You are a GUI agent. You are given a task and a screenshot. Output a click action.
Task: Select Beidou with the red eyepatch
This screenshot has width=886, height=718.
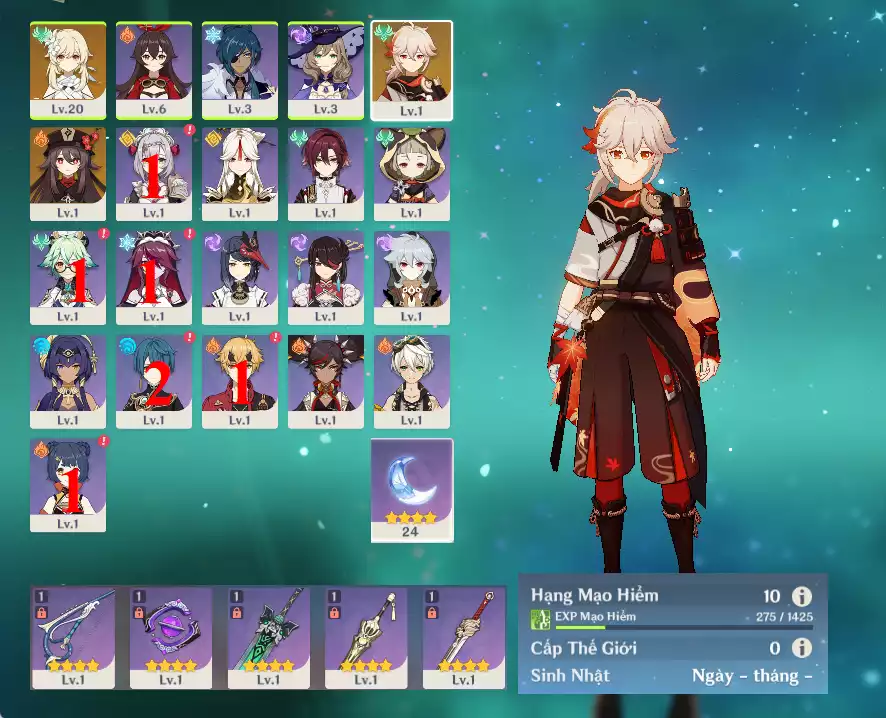pos(326,277)
